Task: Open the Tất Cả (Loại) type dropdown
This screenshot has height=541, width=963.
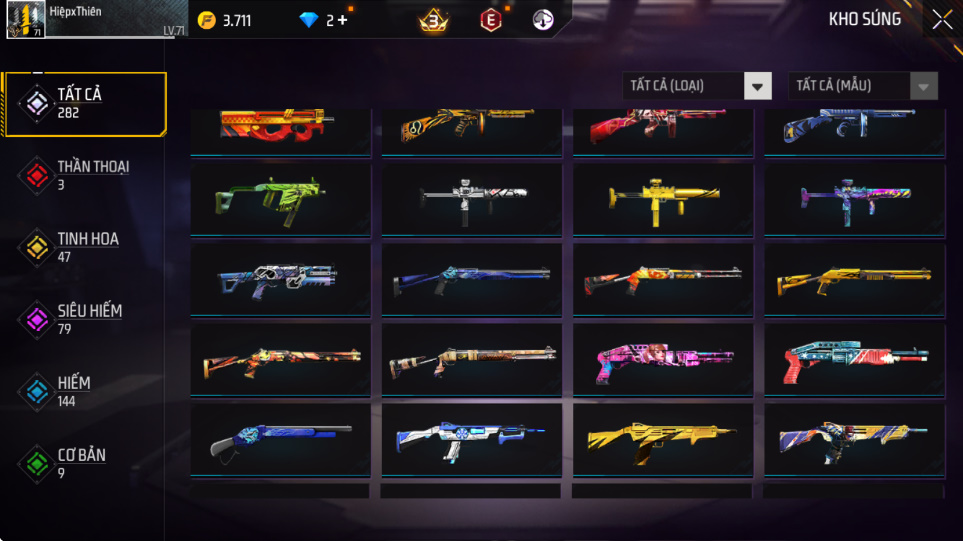Action: click(697, 86)
